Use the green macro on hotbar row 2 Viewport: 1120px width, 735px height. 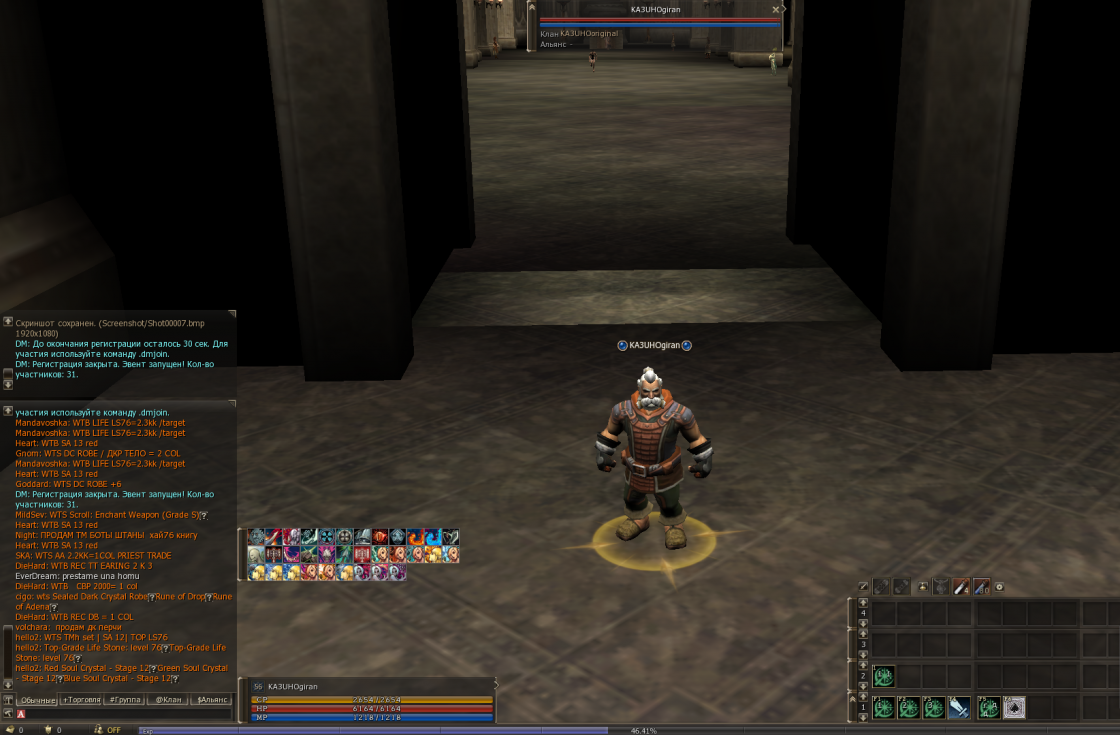(884, 677)
